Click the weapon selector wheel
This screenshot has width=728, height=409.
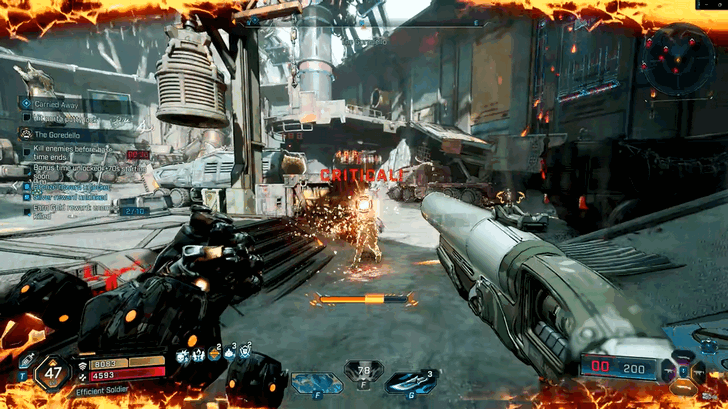coord(685,373)
